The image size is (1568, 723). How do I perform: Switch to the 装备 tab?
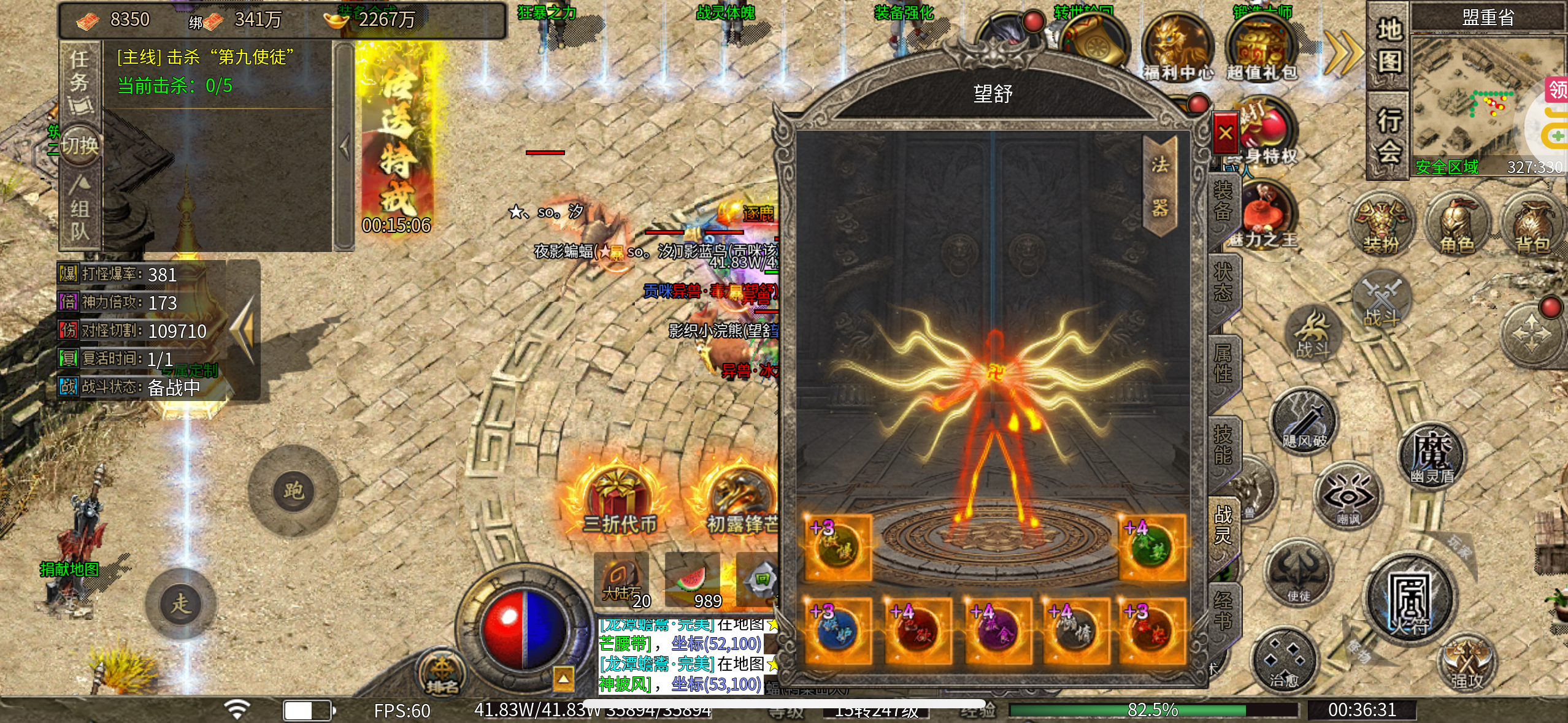pyautogui.click(x=1223, y=202)
